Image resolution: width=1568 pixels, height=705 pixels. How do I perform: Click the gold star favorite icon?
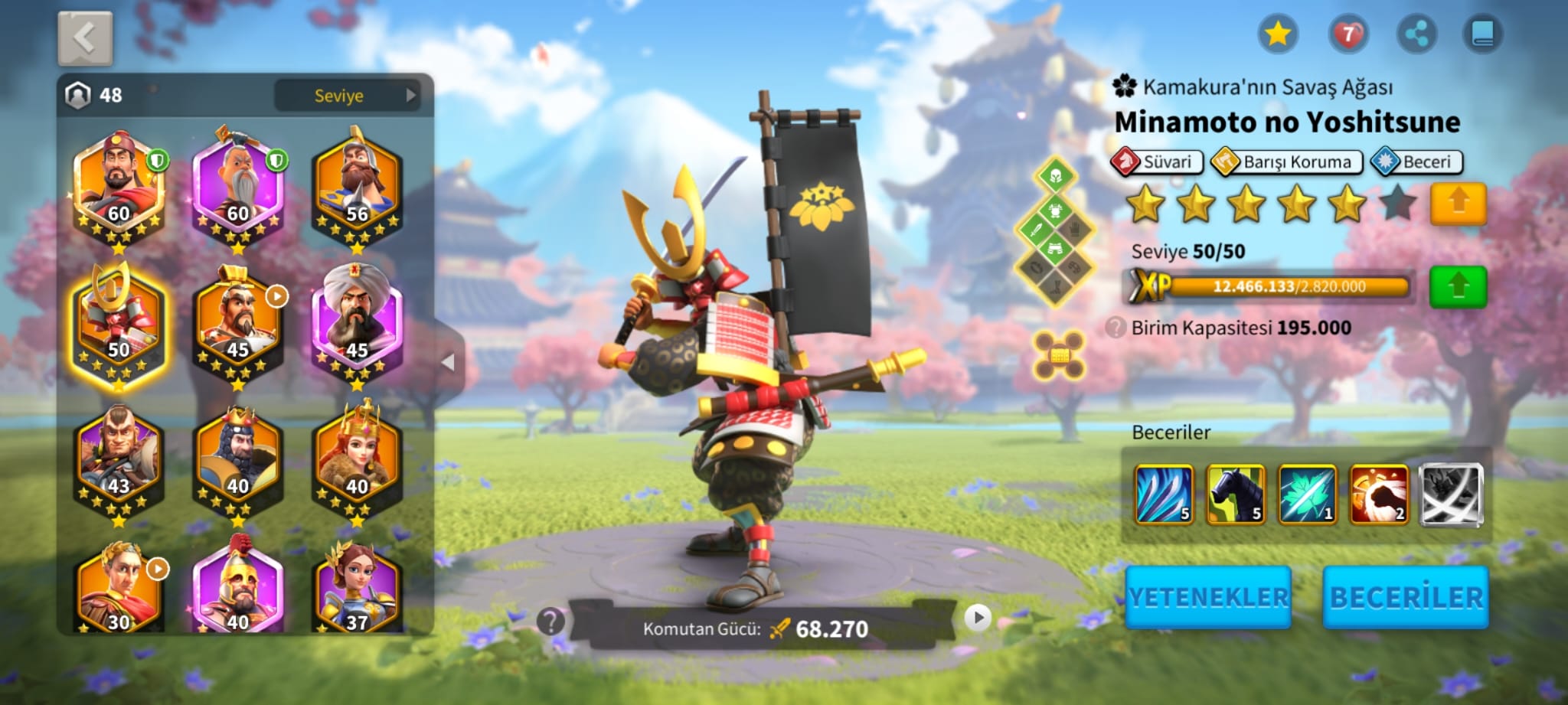point(1277,34)
